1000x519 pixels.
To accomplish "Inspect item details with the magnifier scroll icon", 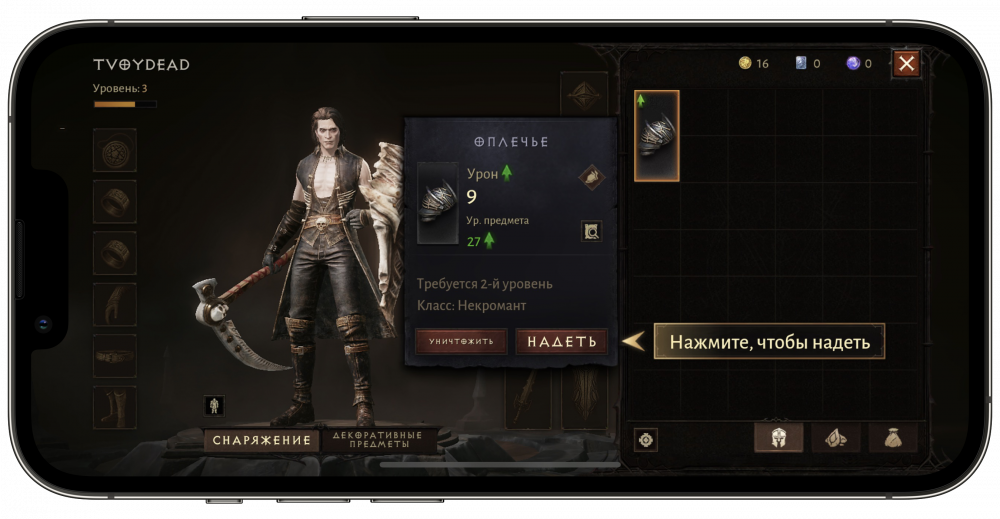I will [591, 231].
